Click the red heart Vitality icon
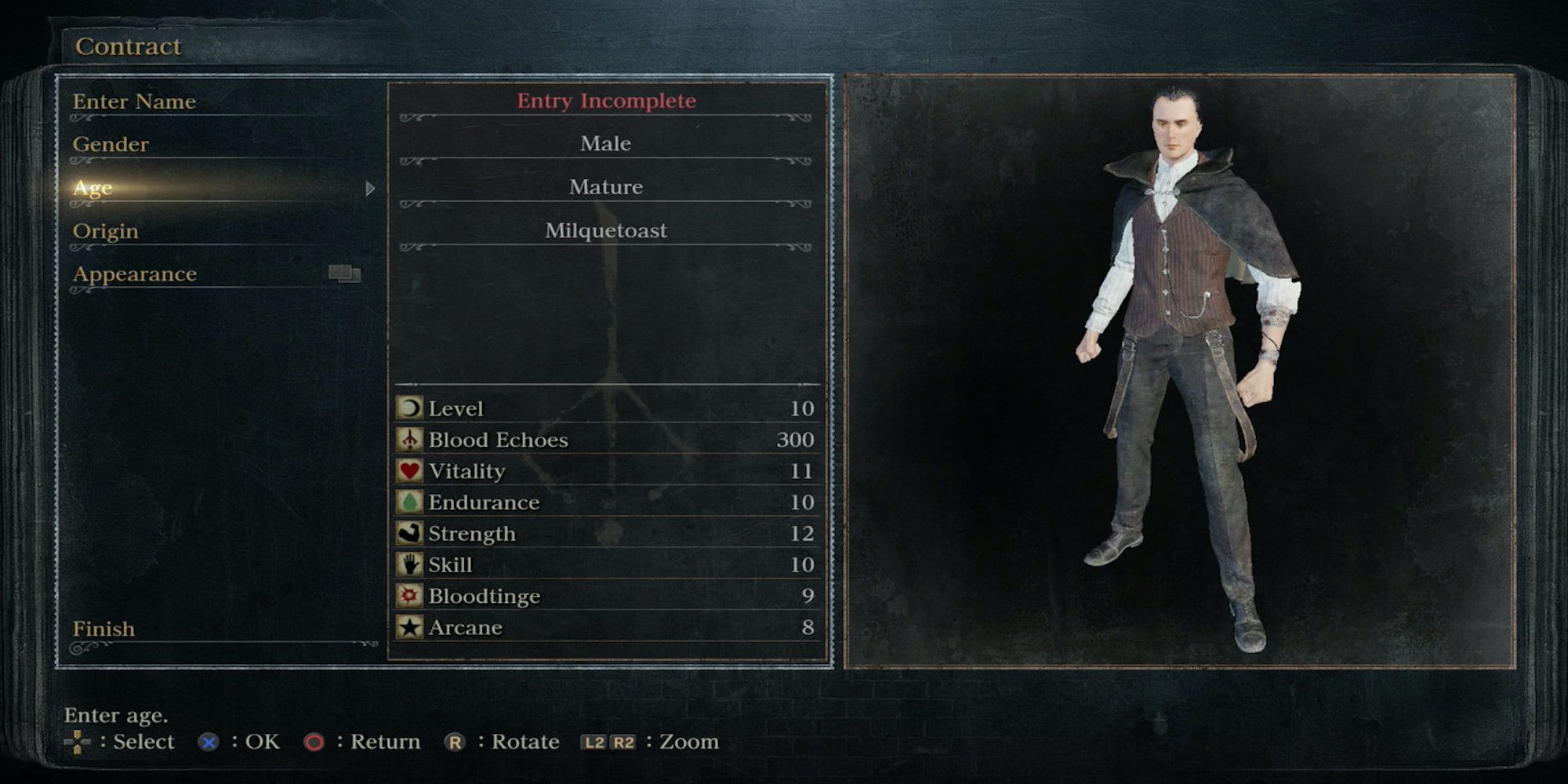 (411, 470)
